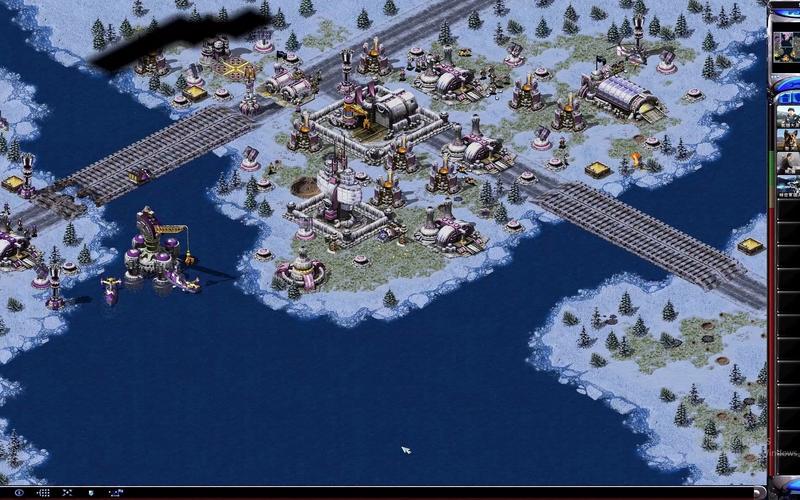The height and width of the screenshot is (500, 800).
Task: Click the circular icon on the command bar
Action: coord(16,493)
